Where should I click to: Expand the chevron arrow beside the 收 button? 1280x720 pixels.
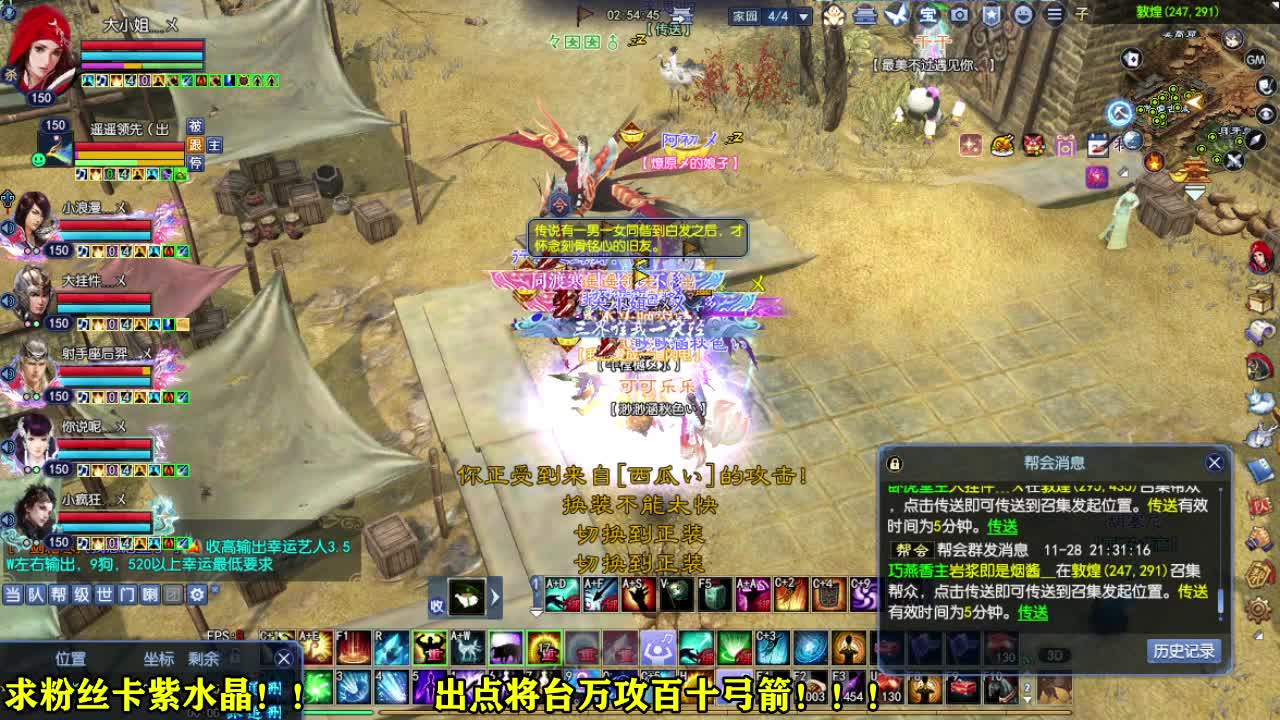(495, 599)
